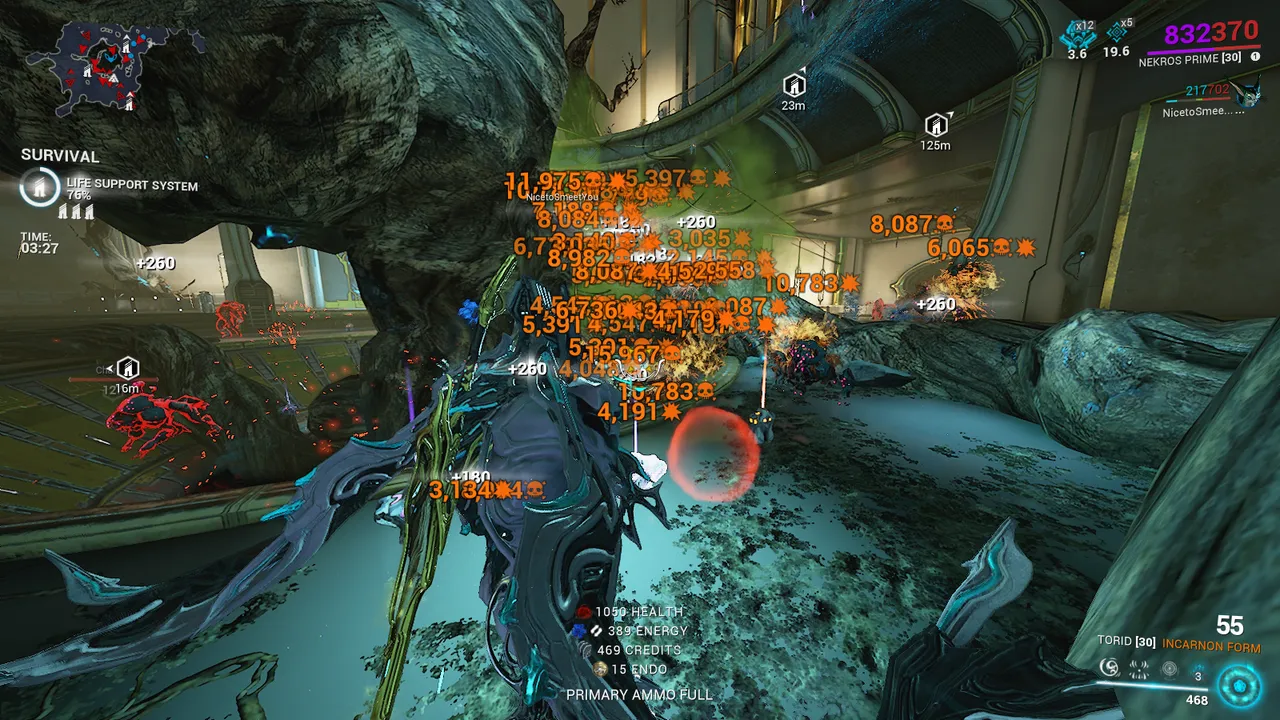Select the energy icon beside 389
This screenshot has height=720, width=1280.
[580, 630]
